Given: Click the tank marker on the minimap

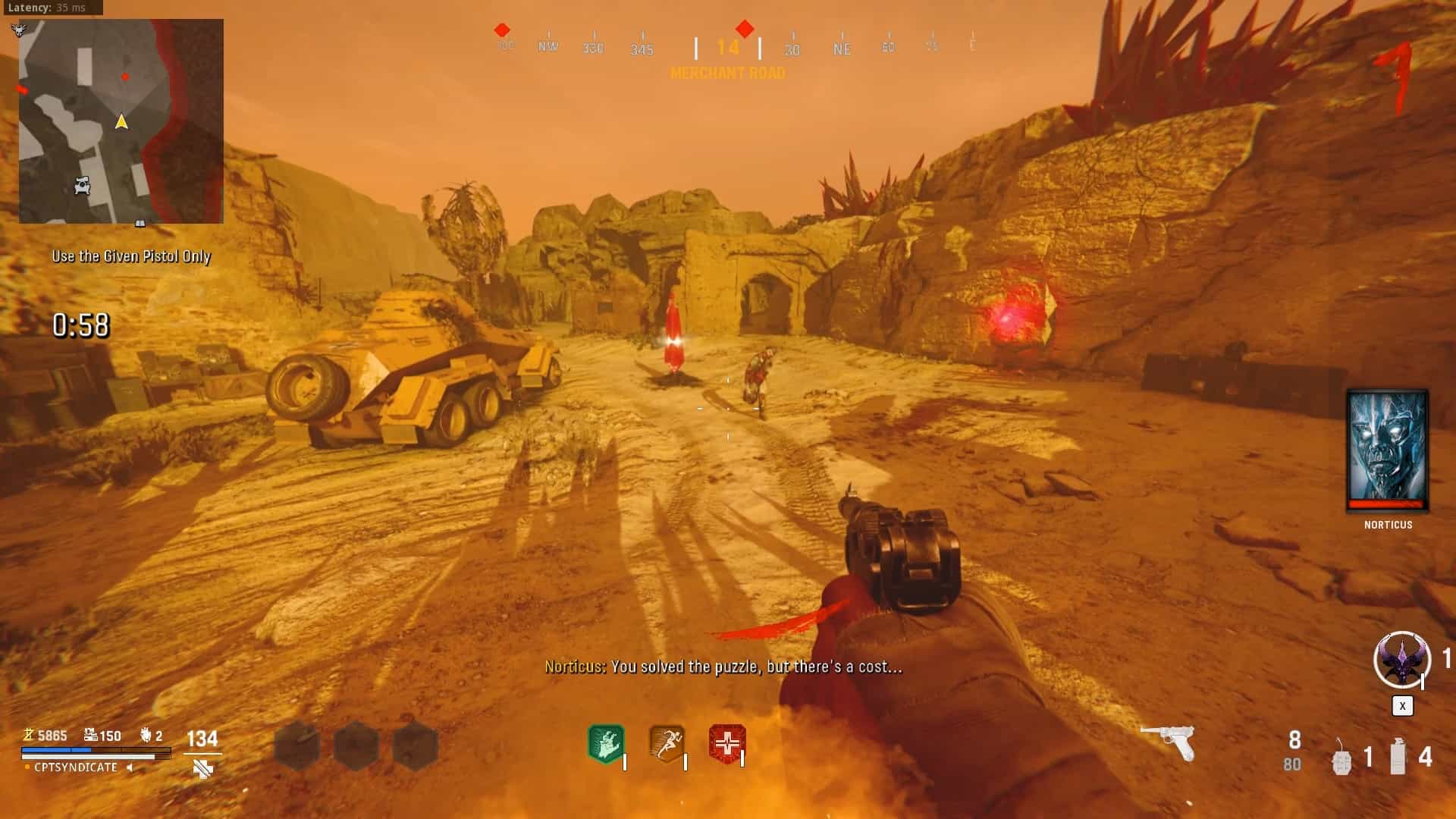Looking at the screenshot, I should (83, 185).
